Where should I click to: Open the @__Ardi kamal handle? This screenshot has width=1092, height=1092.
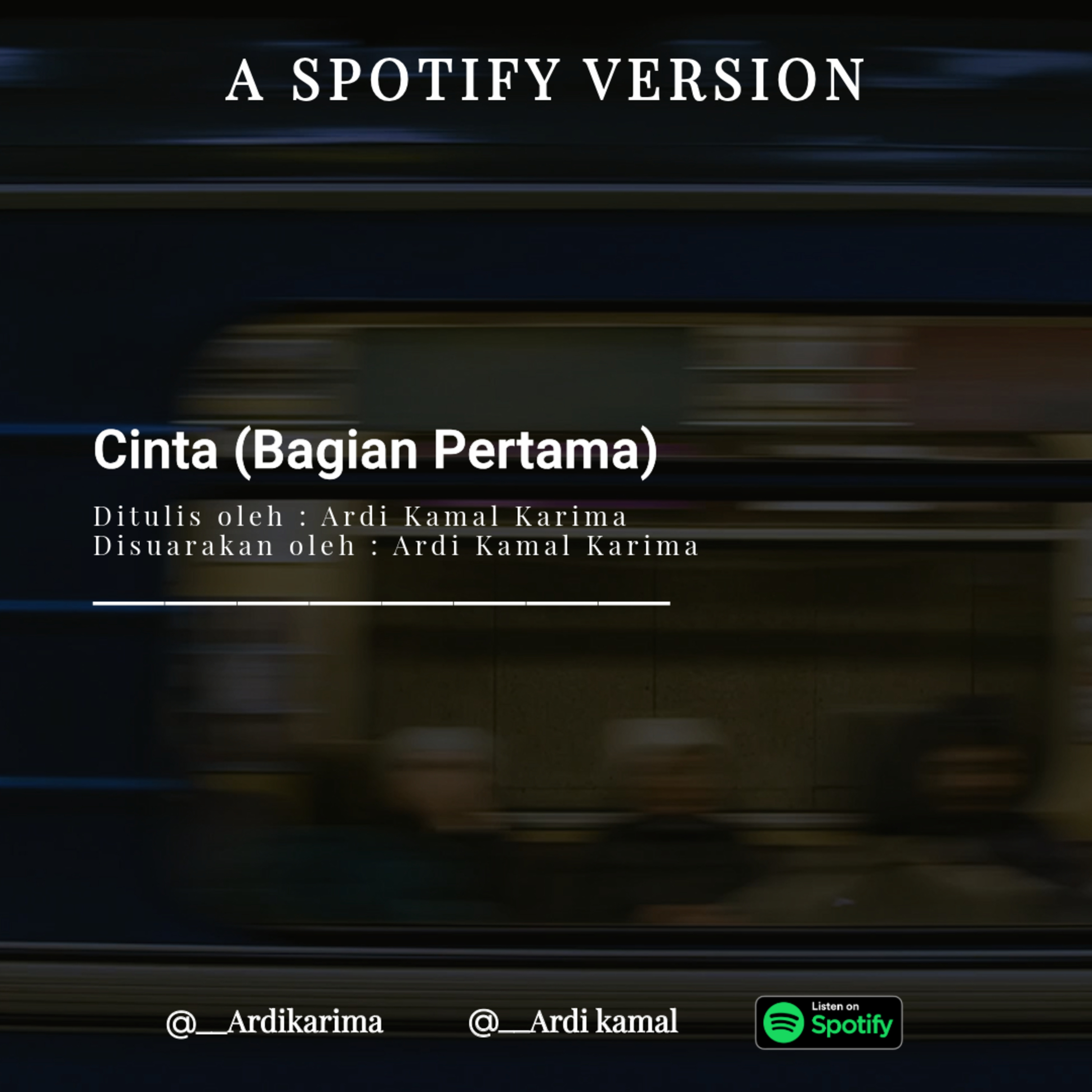tap(573, 1022)
